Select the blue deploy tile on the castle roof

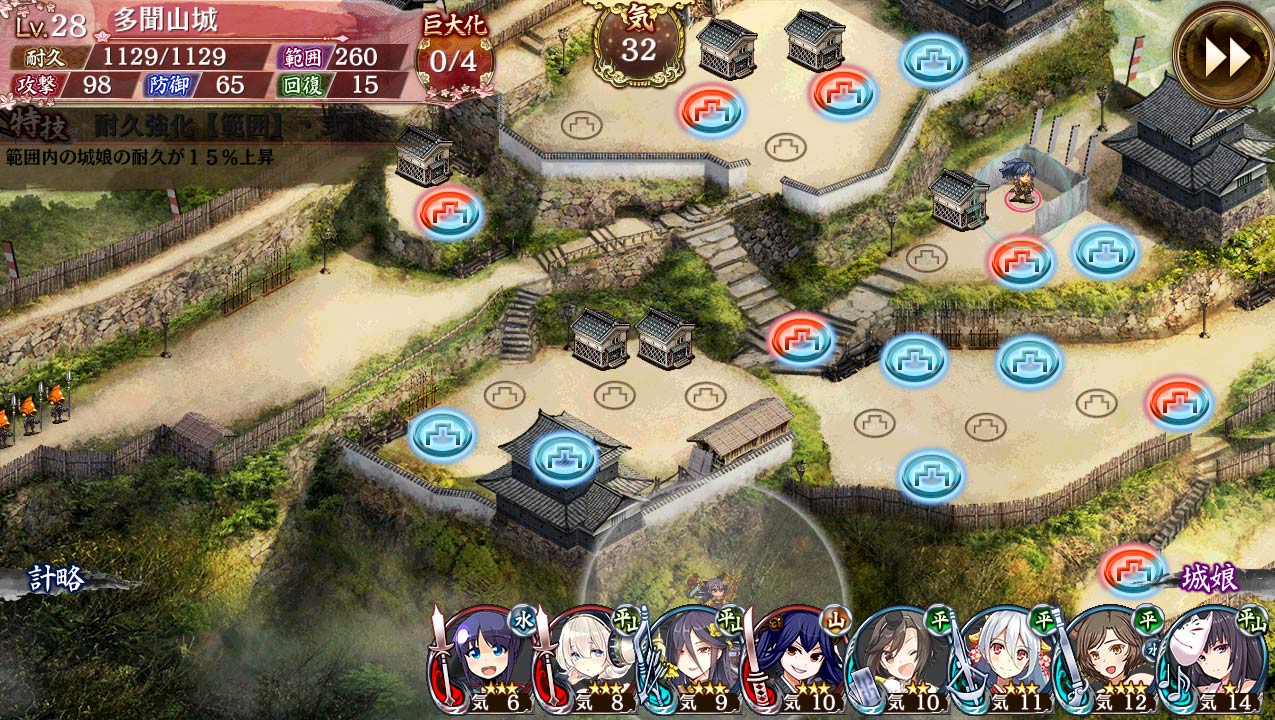pyautogui.click(x=564, y=456)
